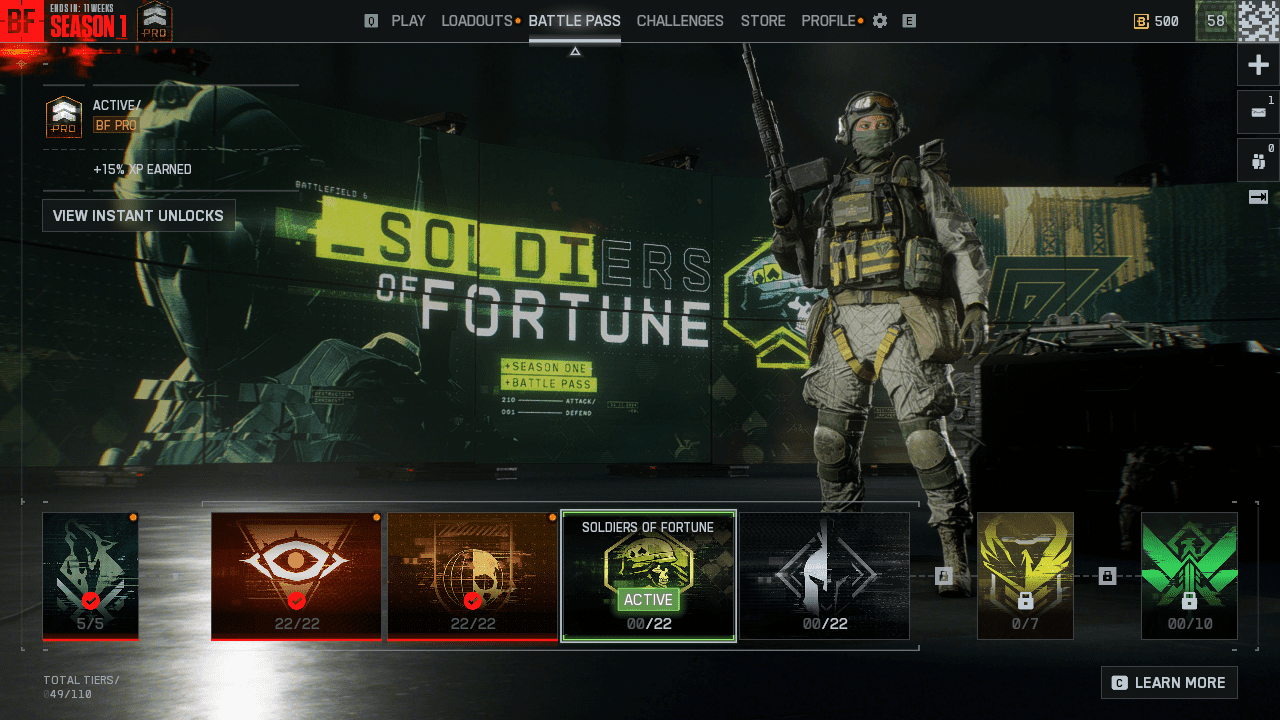Click the plus icon in the right sidebar
The width and height of the screenshot is (1280, 720).
1258,64
